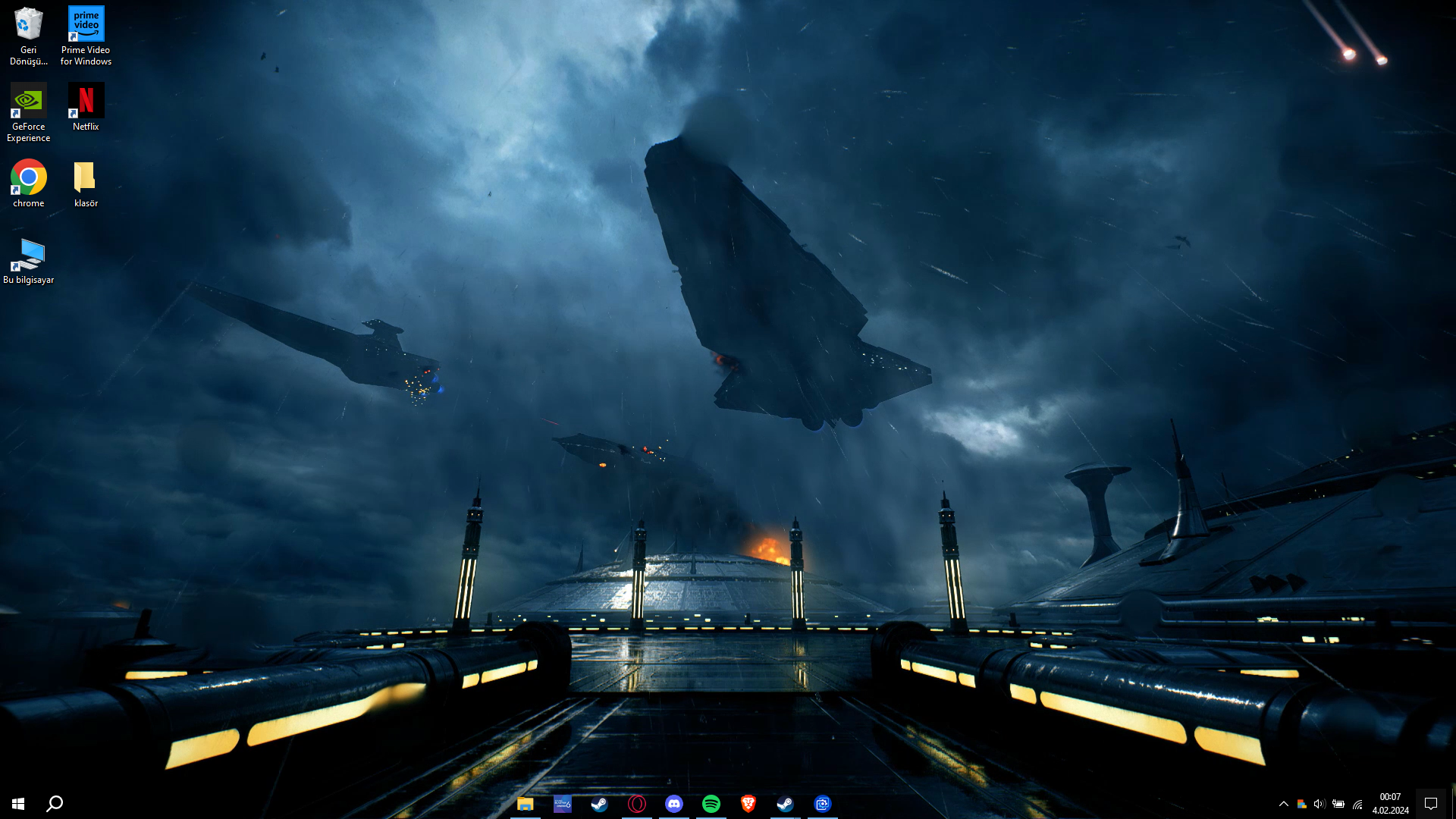
Task: Open Discord from the taskbar
Action: pos(673,804)
